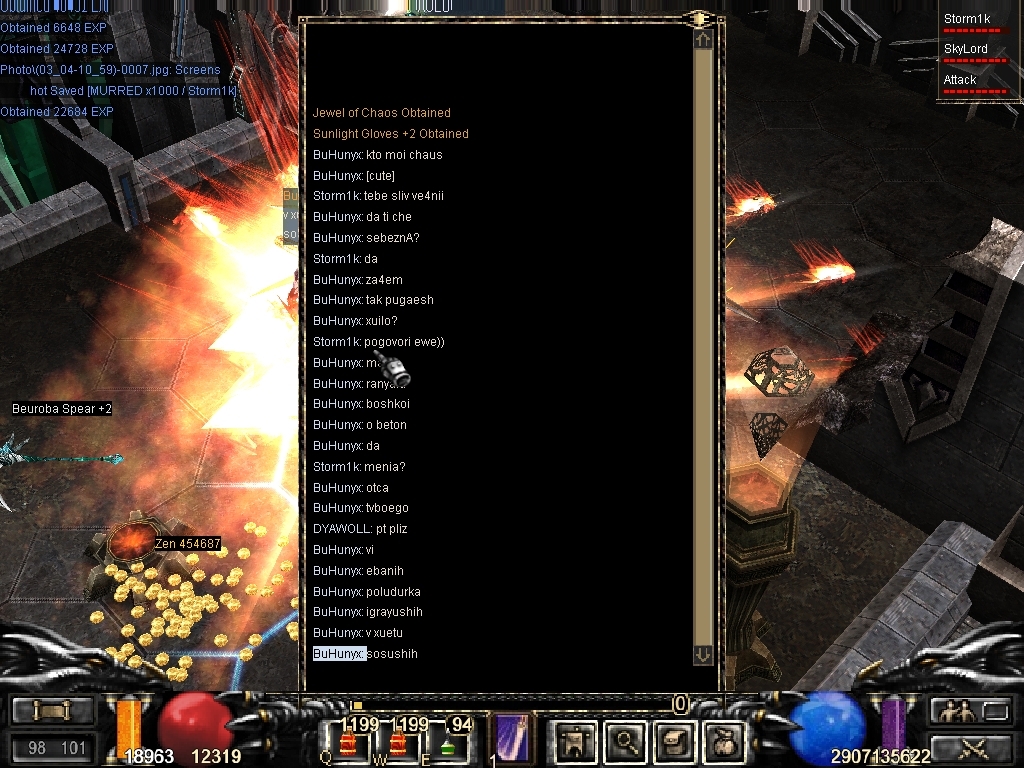The image size is (1024, 768).
Task: Use the W-slot red potion
Action: (398, 743)
